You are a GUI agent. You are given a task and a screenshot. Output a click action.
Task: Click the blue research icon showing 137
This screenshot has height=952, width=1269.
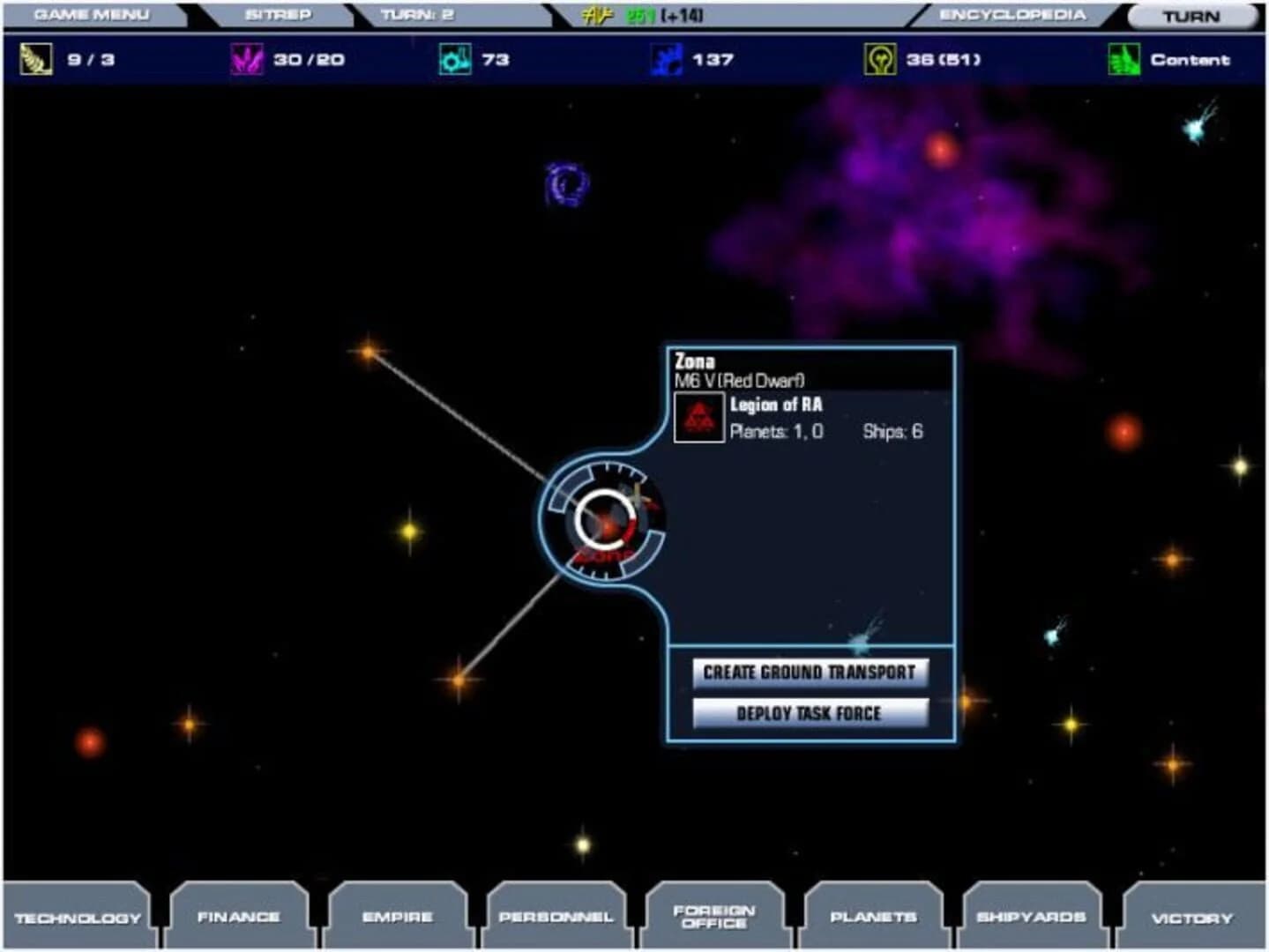[665, 59]
